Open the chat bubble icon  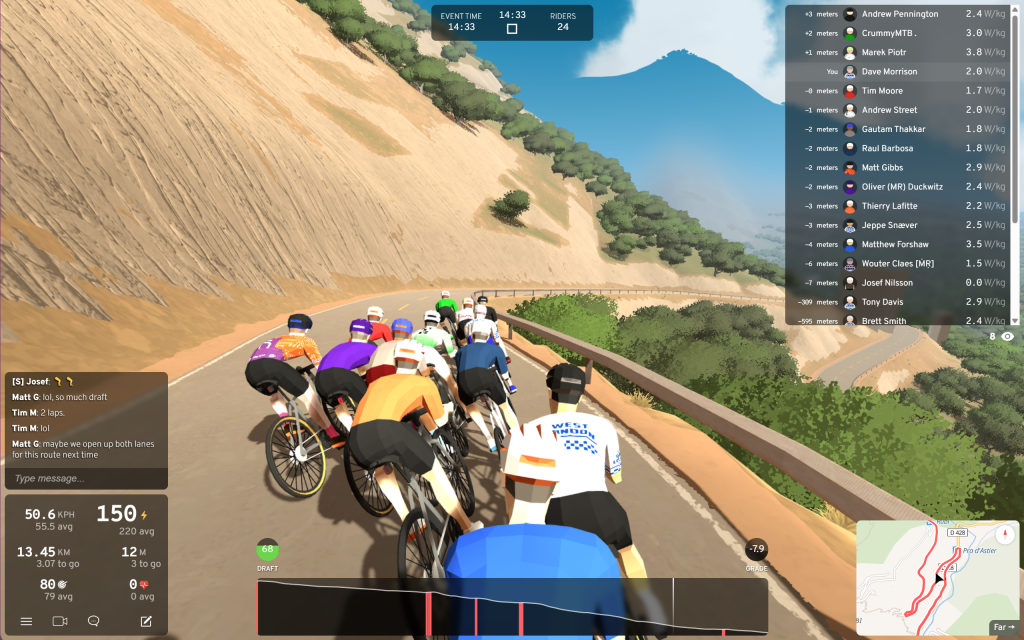coord(94,621)
